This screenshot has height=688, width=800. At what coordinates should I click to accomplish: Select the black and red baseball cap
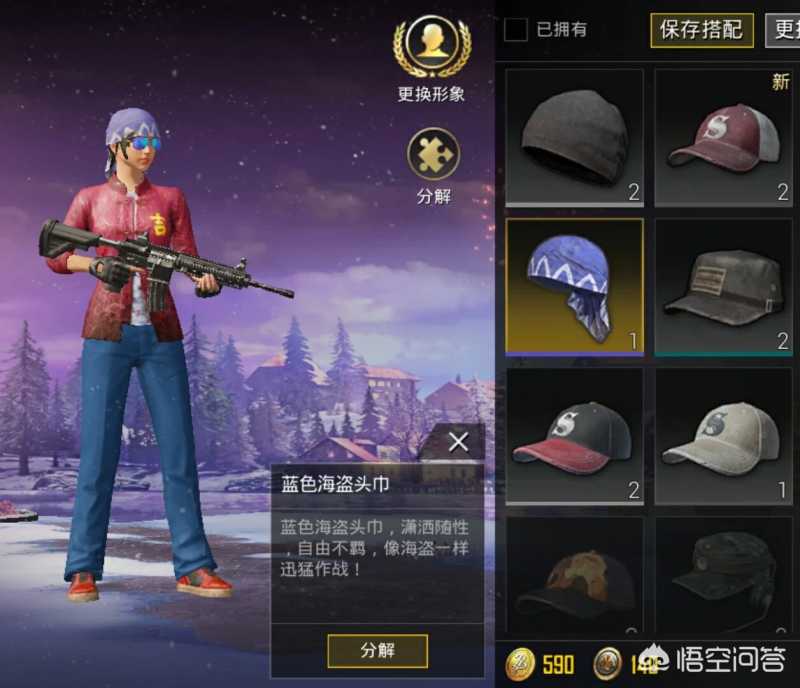[x=574, y=436]
